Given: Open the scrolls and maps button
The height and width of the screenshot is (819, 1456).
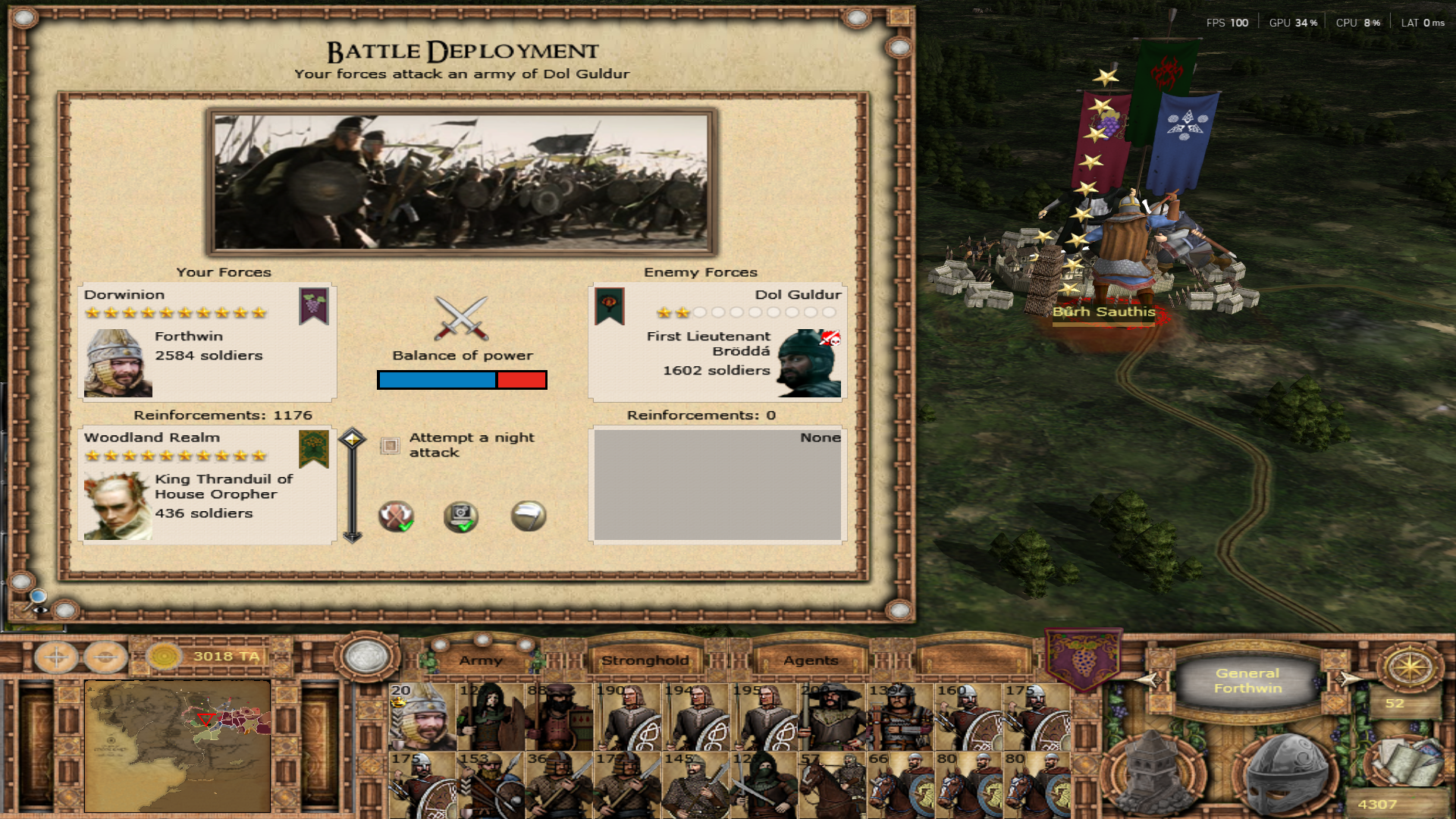Looking at the screenshot, I should (x=1404, y=762).
